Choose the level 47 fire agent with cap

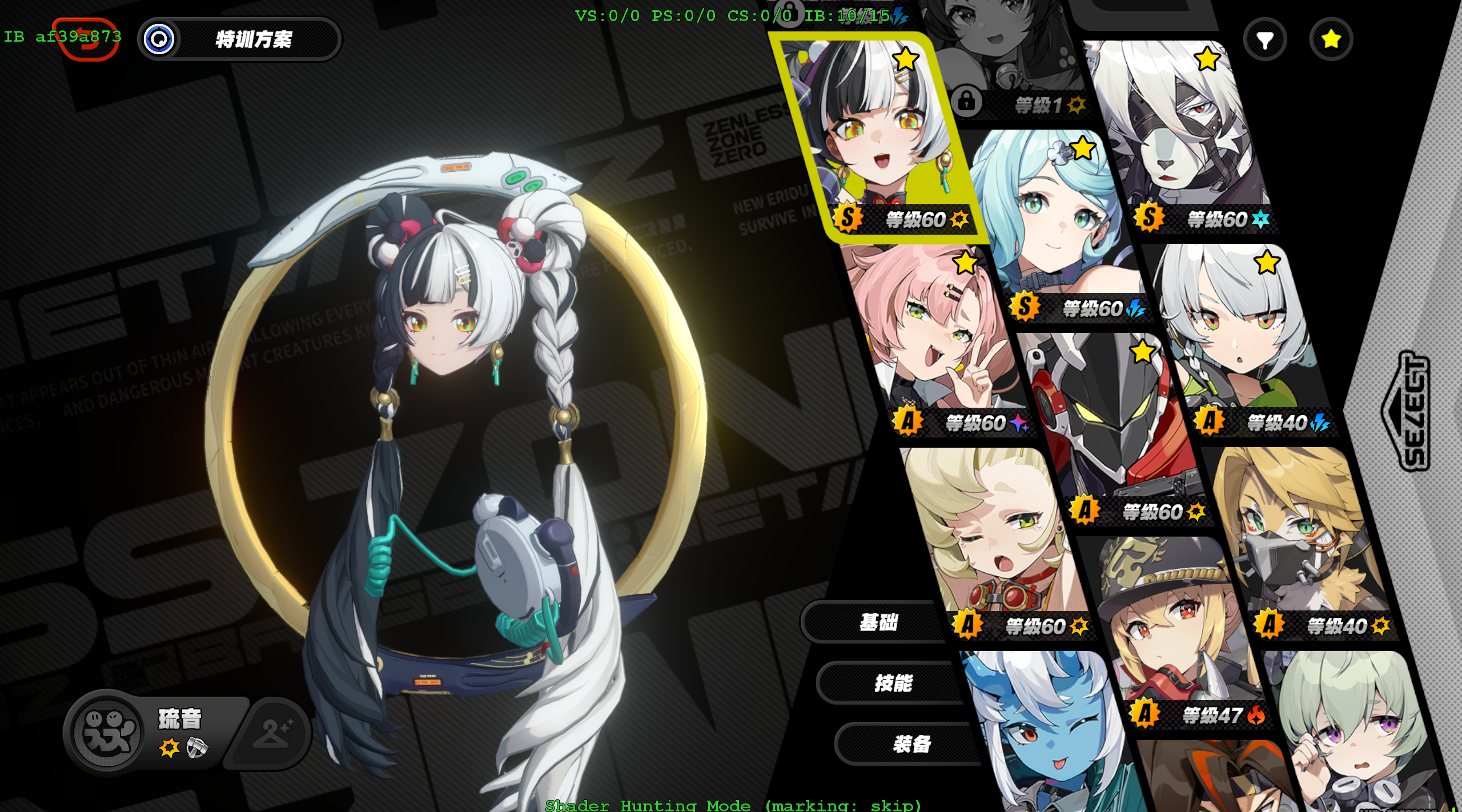point(1176,628)
